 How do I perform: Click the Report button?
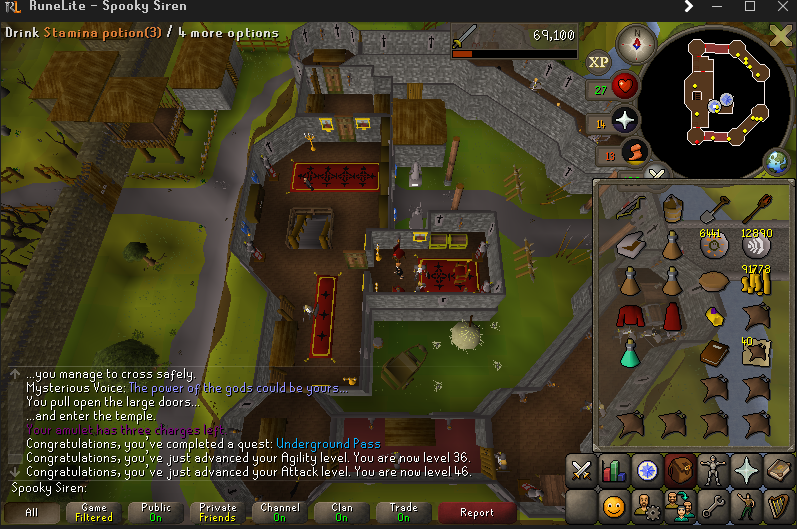pos(477,512)
